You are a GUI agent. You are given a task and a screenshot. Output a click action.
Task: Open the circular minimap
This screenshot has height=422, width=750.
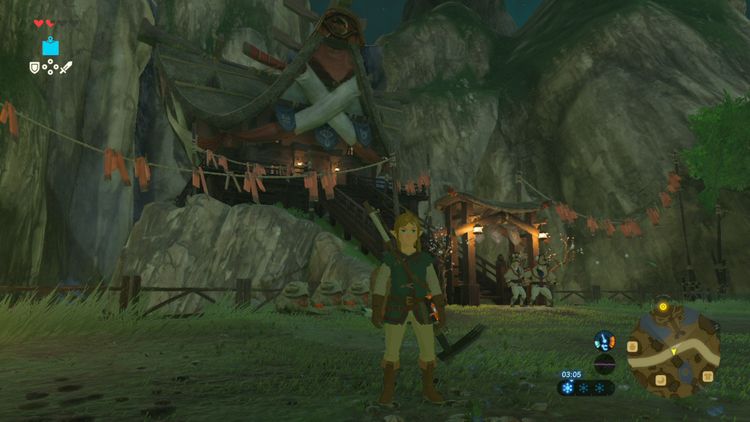(672, 350)
